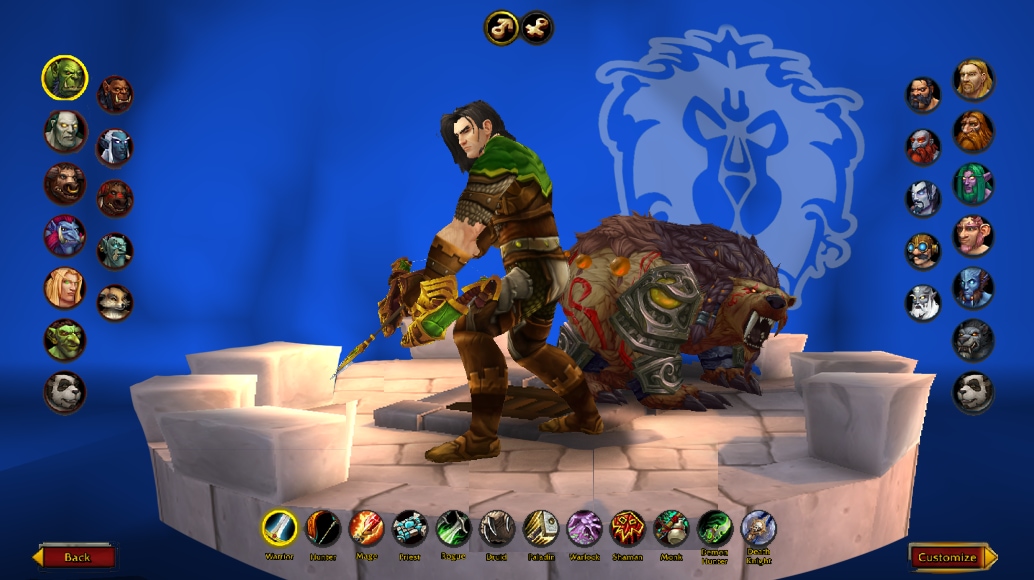This screenshot has height=580, width=1034.
Task: Pick the Mage class icon
Action: click(366, 527)
